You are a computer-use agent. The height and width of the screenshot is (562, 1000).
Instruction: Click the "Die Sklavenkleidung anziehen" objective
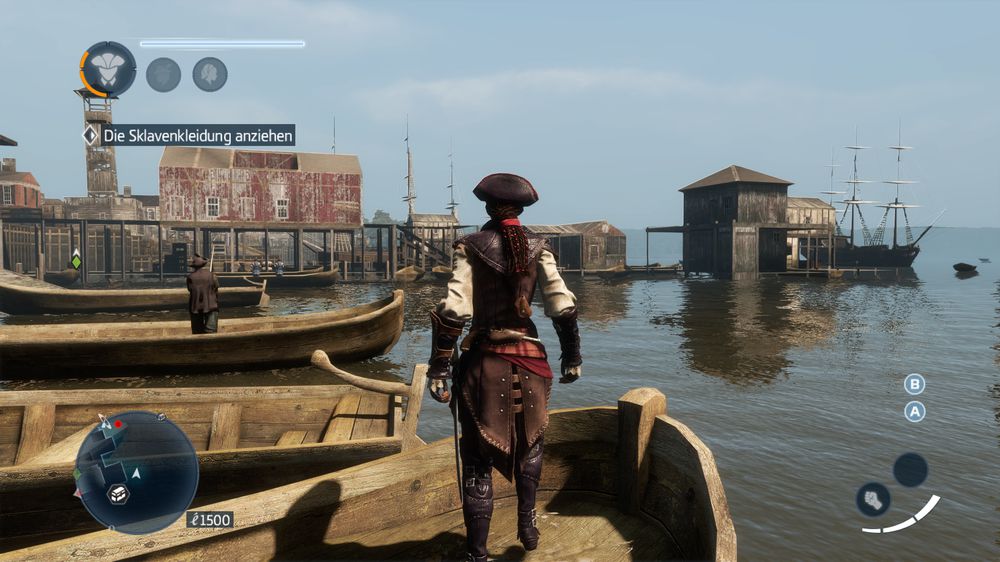tap(198, 135)
